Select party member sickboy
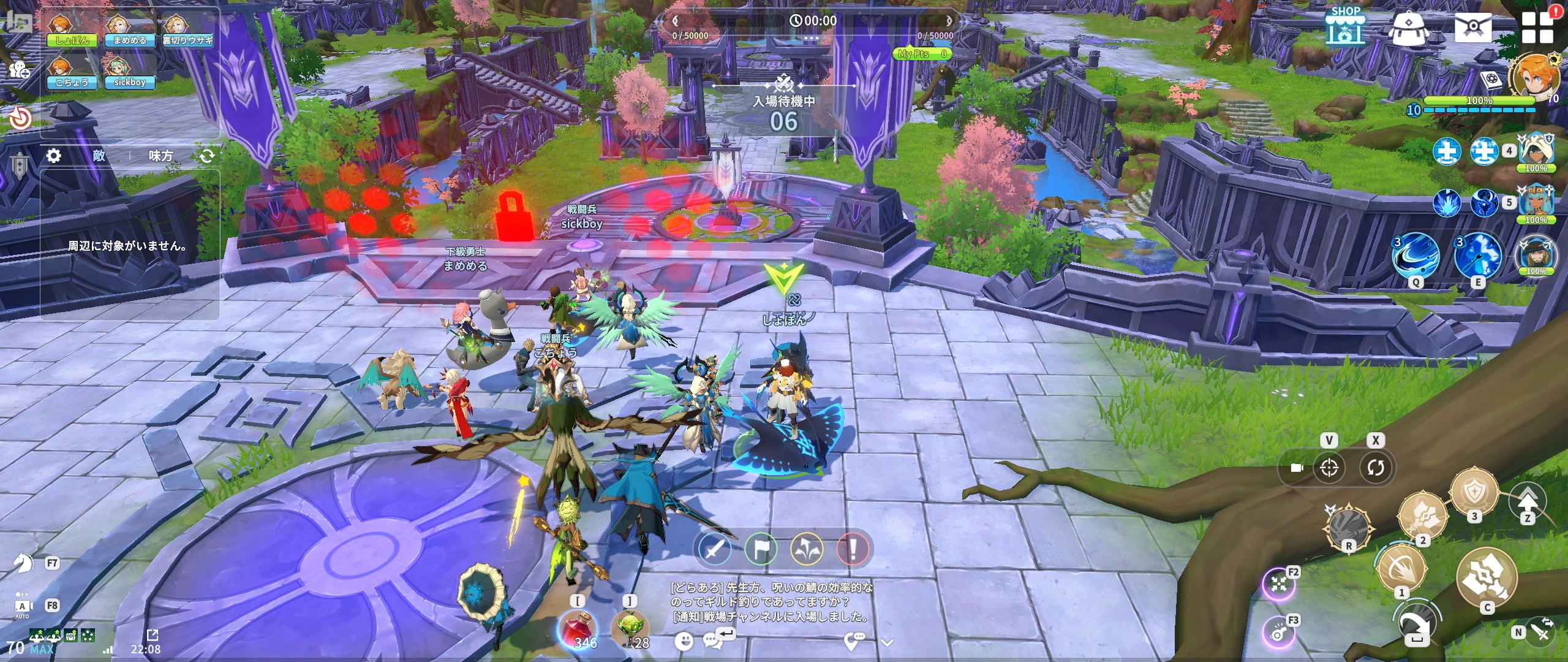The height and width of the screenshot is (662, 1568). (129, 73)
